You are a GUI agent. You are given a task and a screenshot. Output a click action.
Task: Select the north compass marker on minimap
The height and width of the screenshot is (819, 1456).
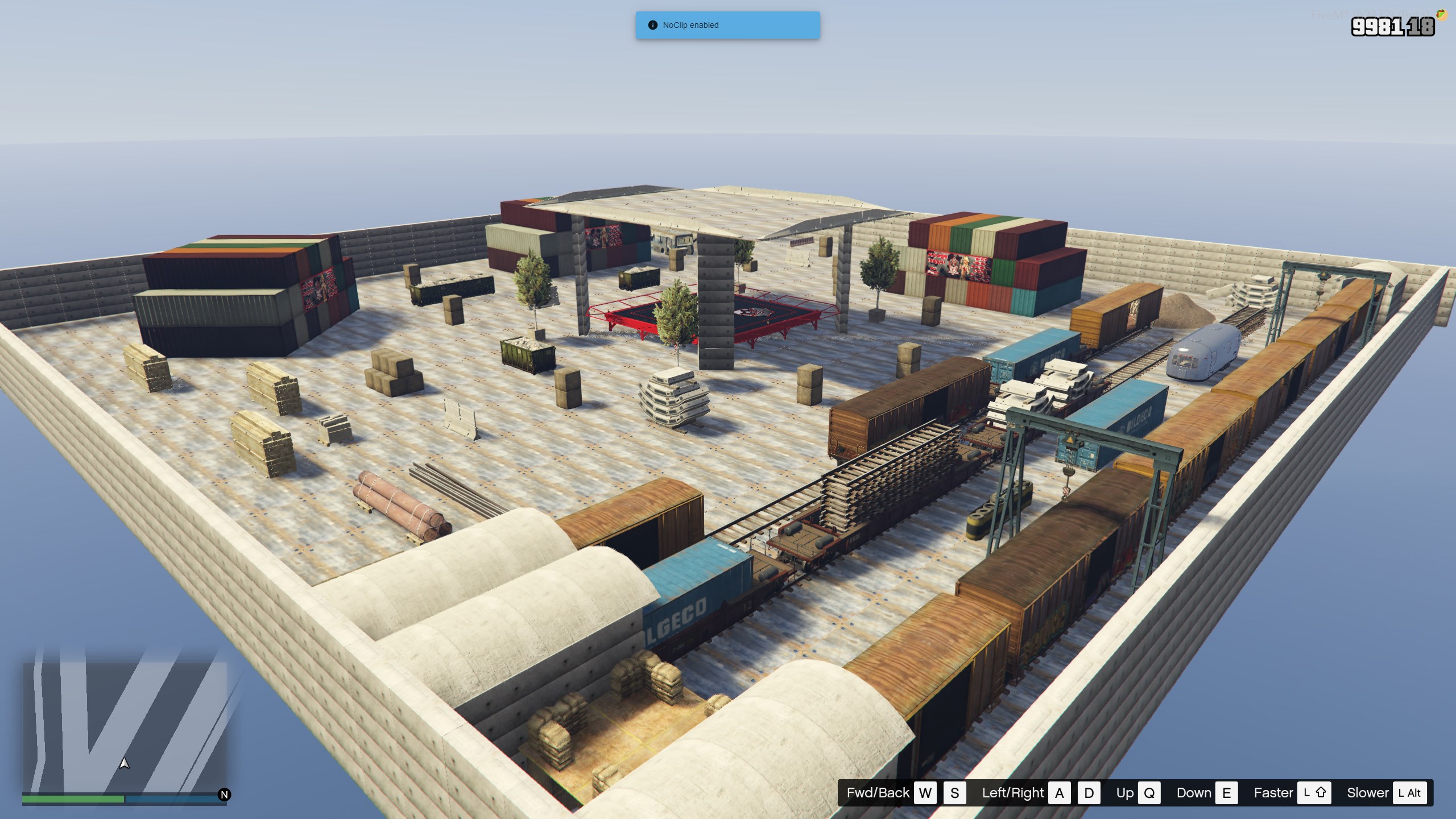[x=224, y=795]
